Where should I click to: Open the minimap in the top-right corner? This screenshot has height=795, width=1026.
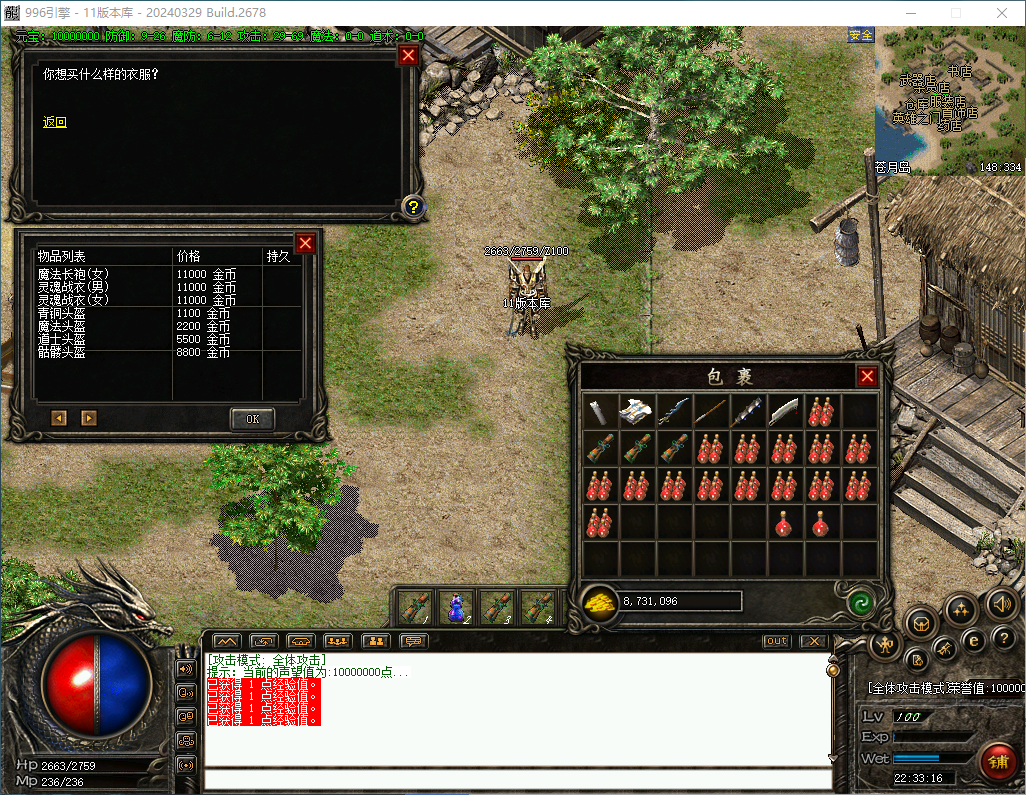click(x=948, y=100)
